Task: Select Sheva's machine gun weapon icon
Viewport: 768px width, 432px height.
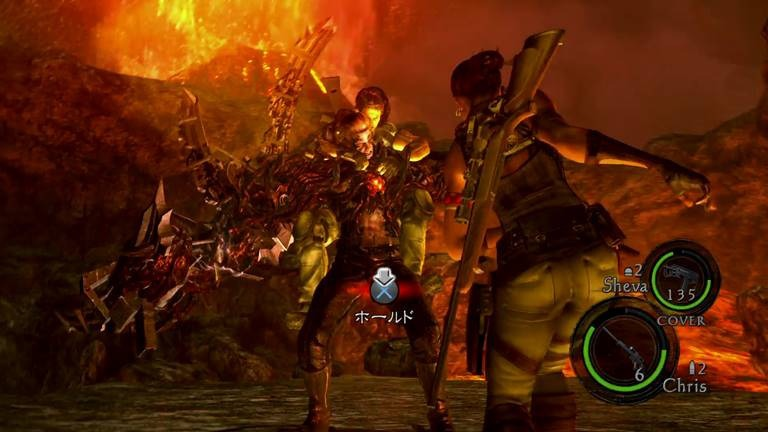Action: coord(680,273)
